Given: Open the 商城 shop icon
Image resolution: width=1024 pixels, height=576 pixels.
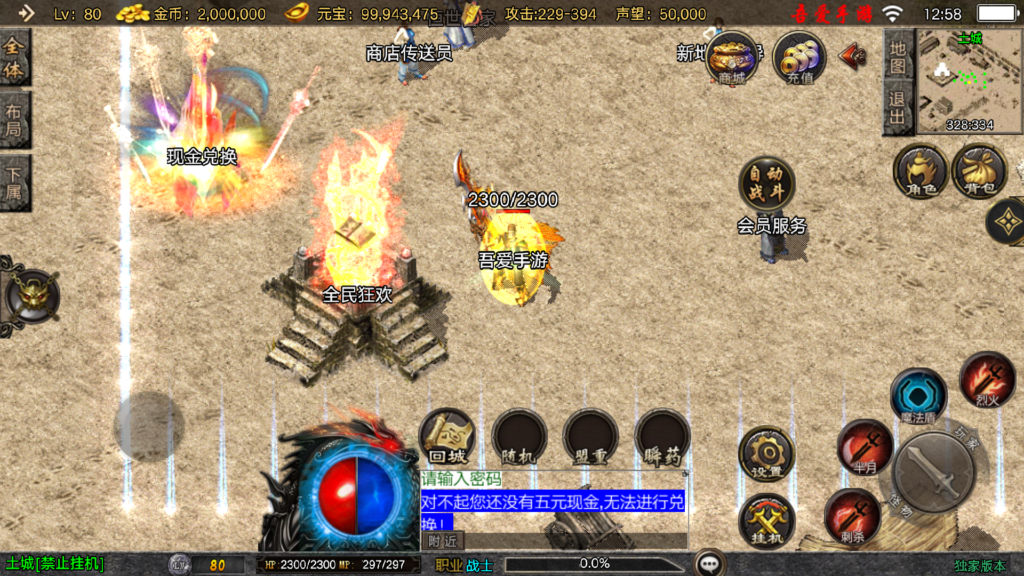Looking at the screenshot, I should [x=731, y=58].
